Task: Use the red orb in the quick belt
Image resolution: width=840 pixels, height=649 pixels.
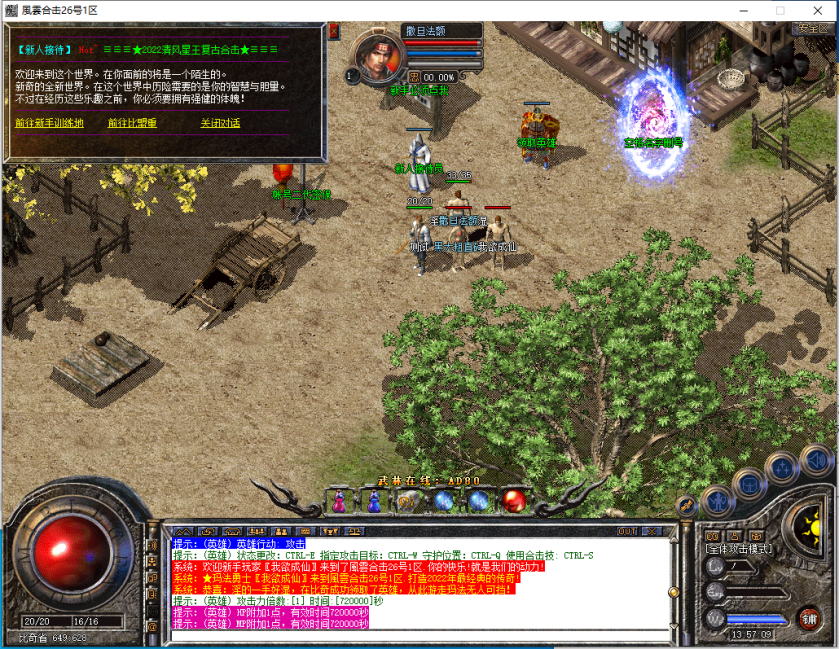Action: coord(515,499)
